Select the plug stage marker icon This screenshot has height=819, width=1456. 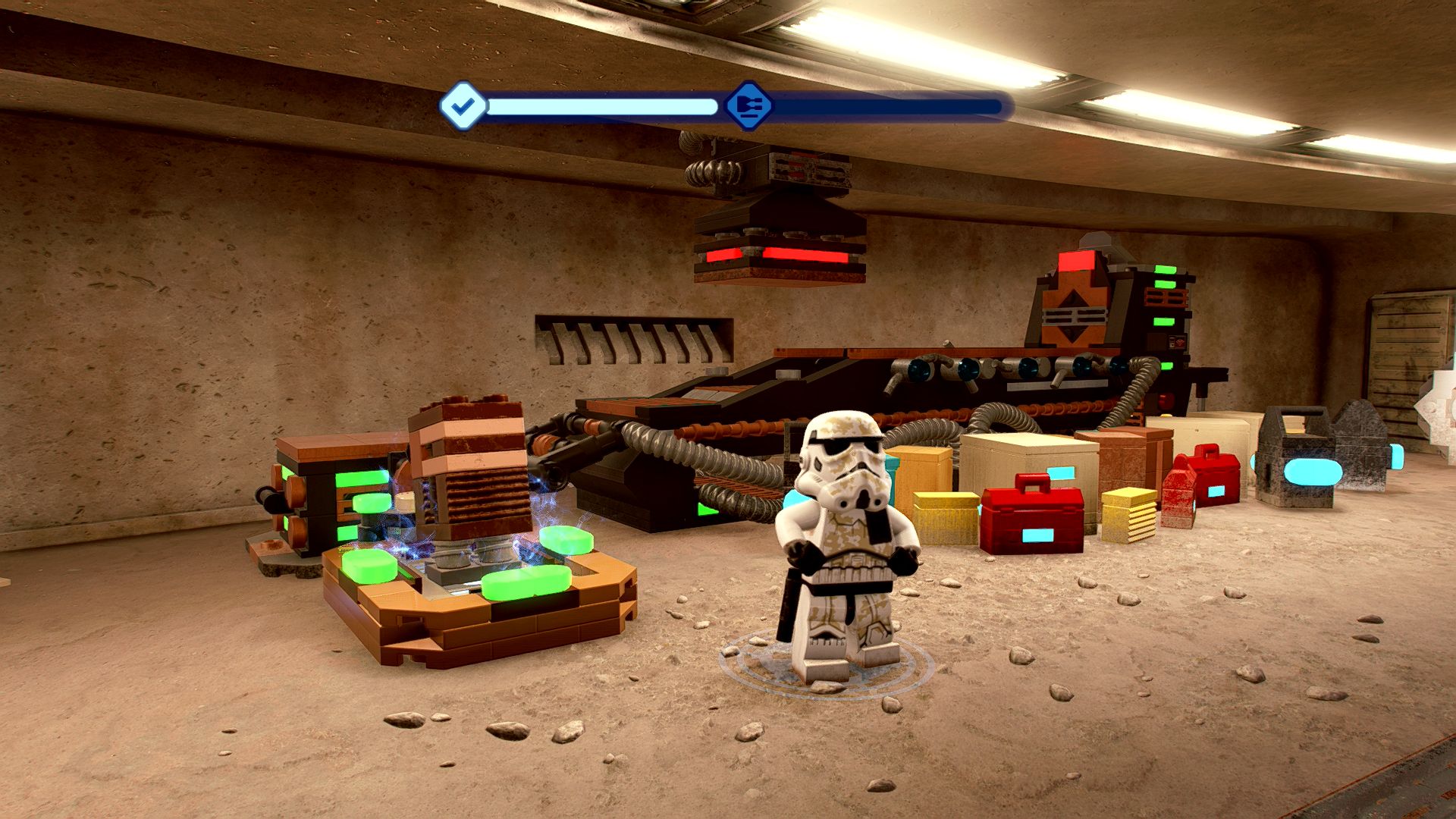click(747, 105)
